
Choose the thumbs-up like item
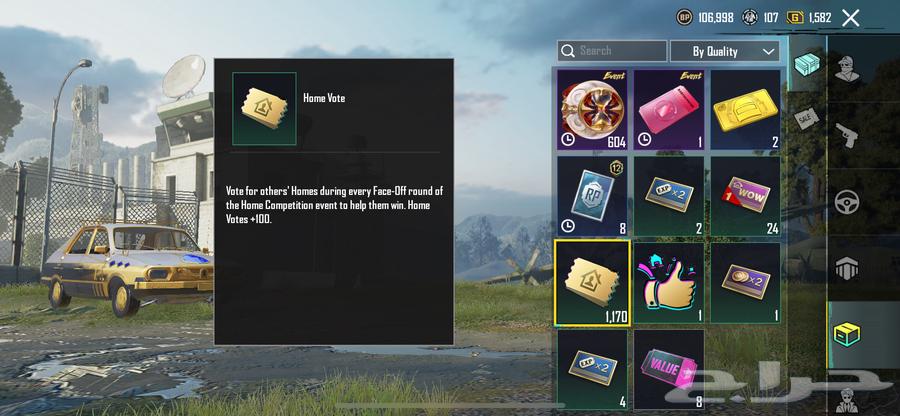click(x=668, y=281)
